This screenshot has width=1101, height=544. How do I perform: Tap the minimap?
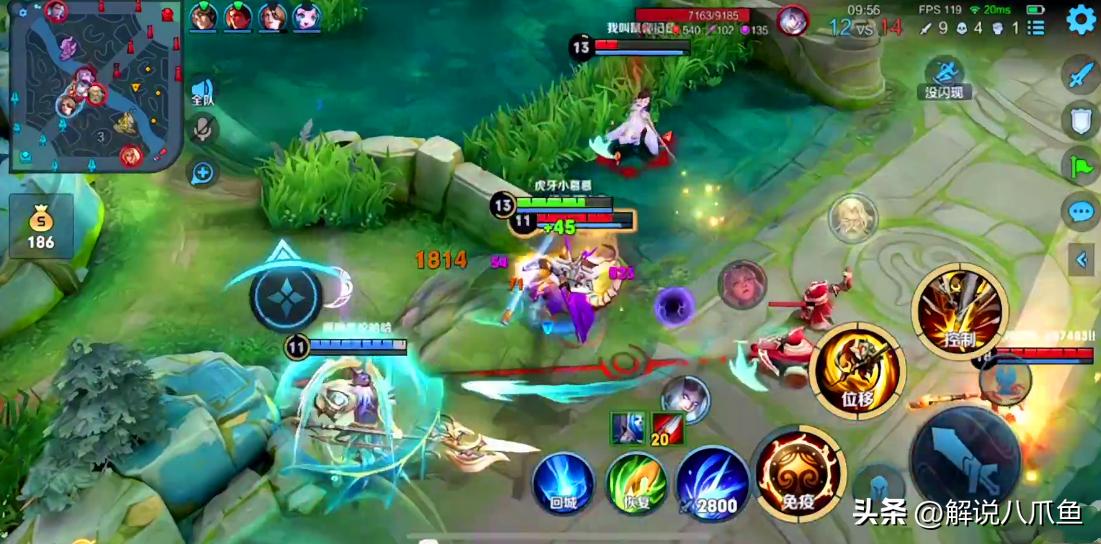pos(95,86)
